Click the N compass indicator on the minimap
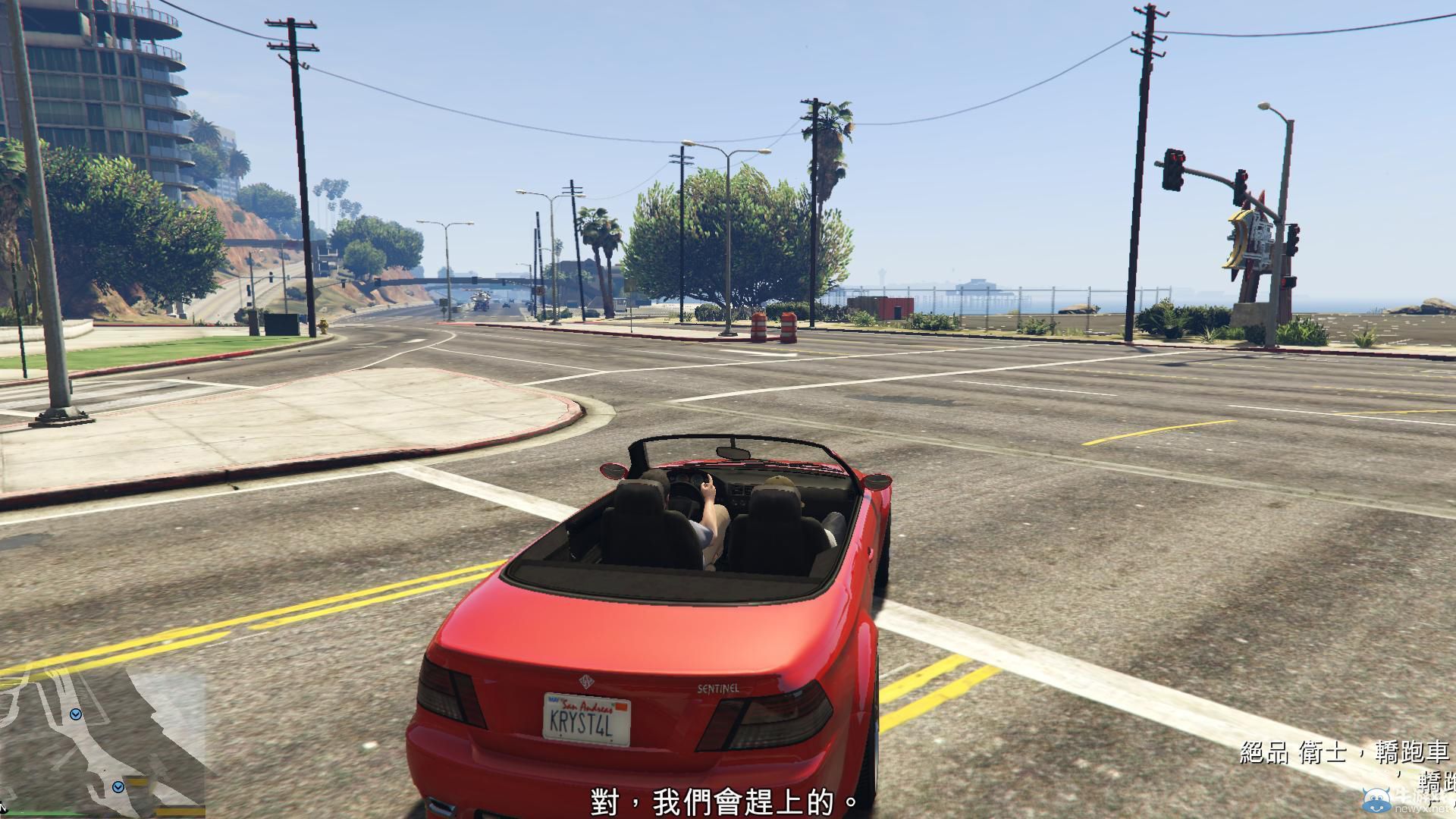 5,809
